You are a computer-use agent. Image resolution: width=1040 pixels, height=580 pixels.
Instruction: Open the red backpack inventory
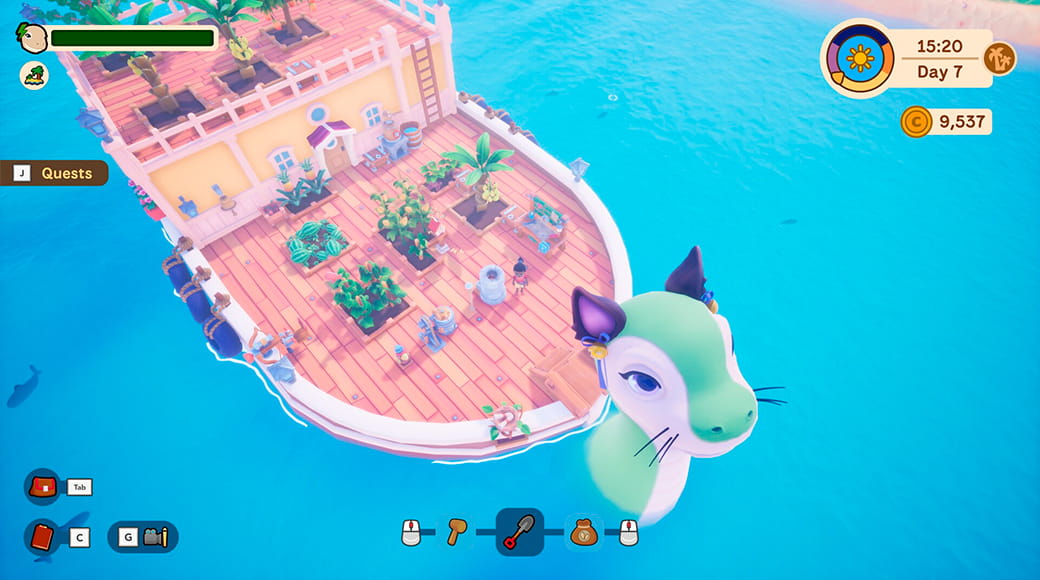tap(42, 487)
